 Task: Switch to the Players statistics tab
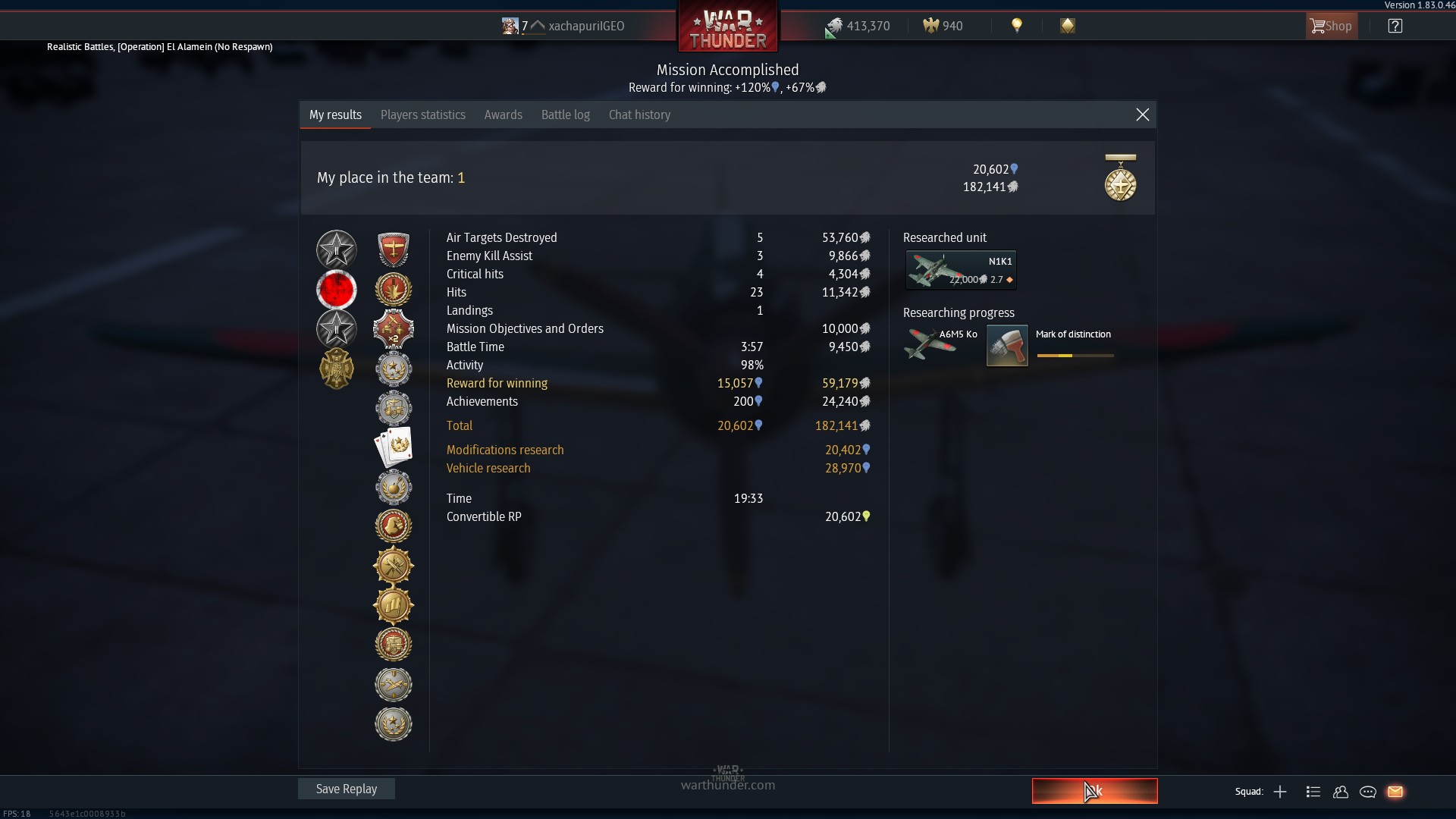point(422,115)
